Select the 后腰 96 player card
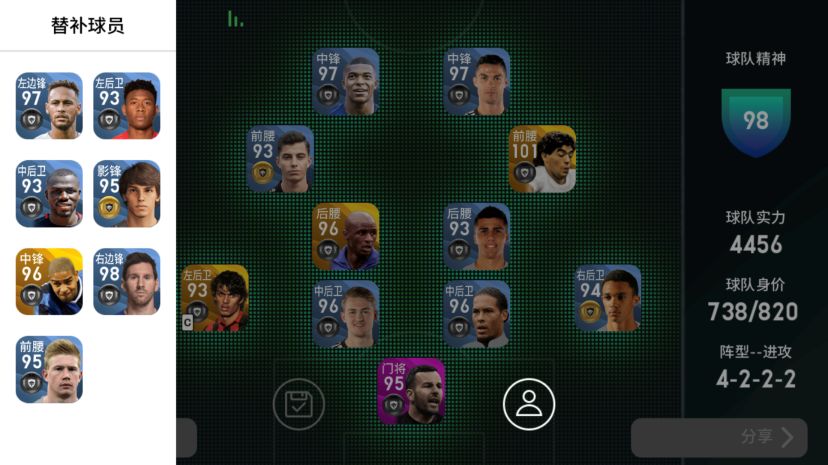The image size is (828, 465). click(x=346, y=237)
